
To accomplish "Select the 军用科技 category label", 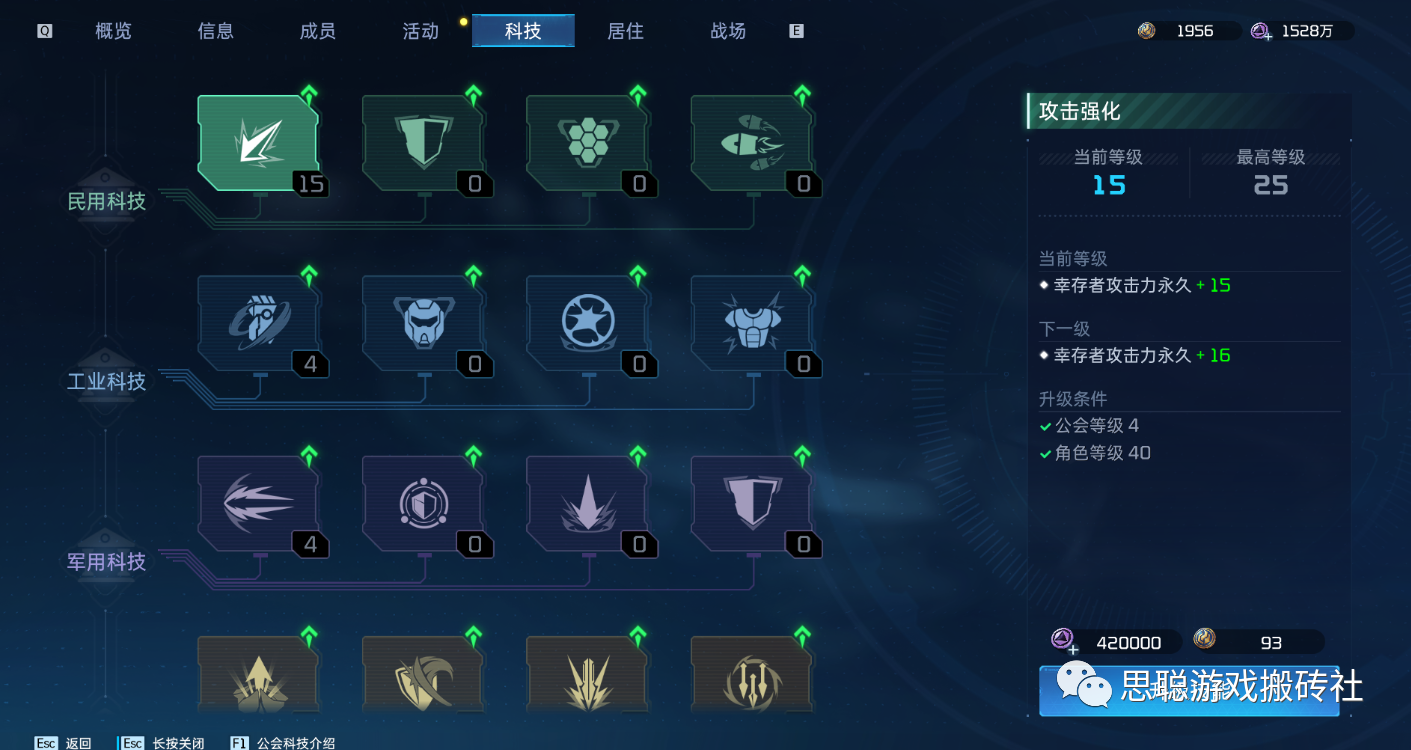I will [x=106, y=562].
